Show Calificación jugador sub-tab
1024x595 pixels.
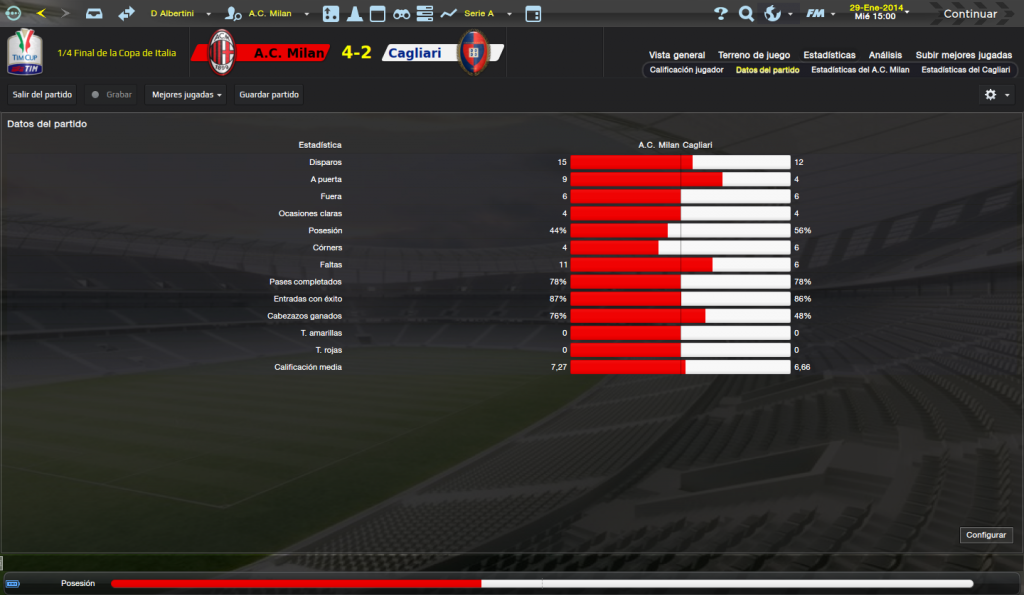(686, 70)
